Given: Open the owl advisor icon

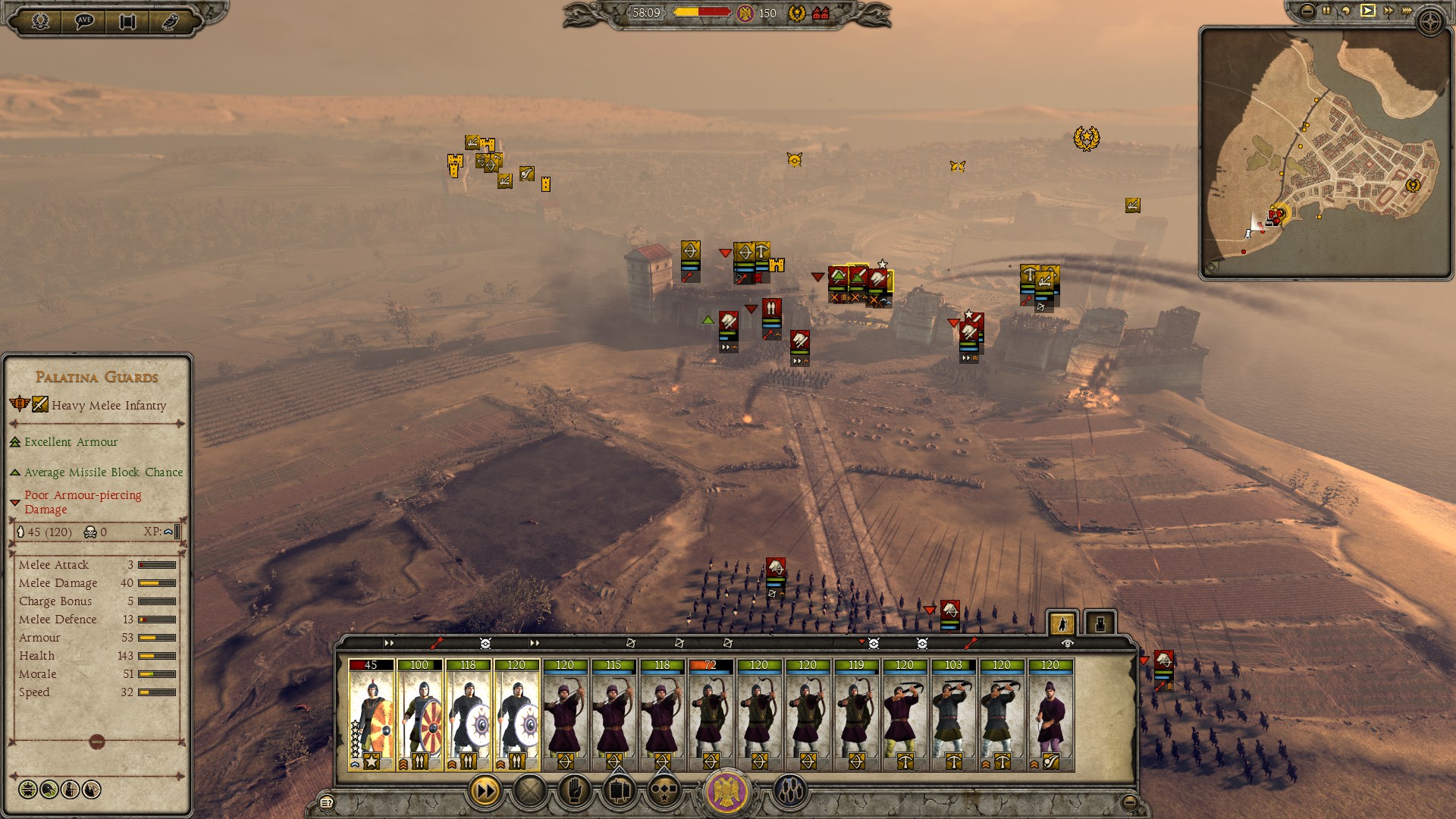Looking at the screenshot, I should click(170, 21).
